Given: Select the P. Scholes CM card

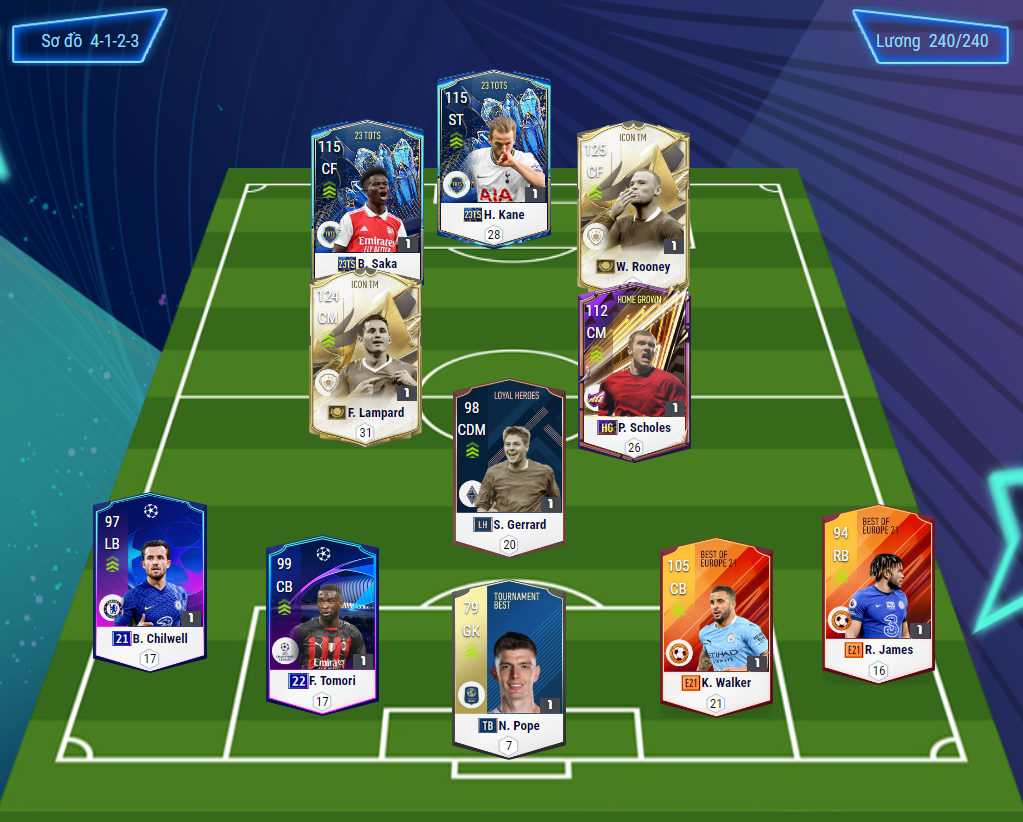Looking at the screenshot, I should [x=634, y=370].
